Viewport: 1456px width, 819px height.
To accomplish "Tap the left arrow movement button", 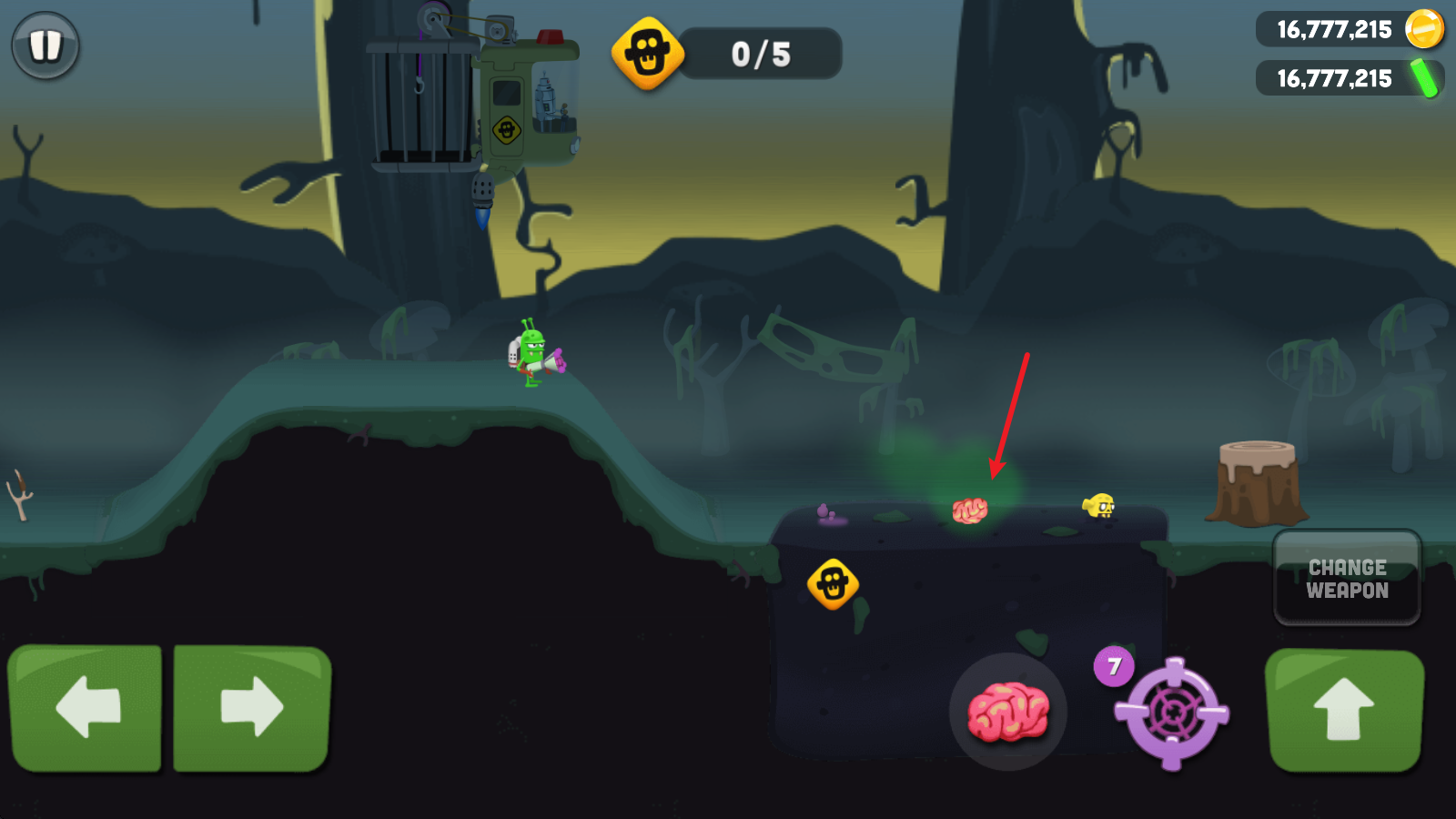I will tap(86, 707).
